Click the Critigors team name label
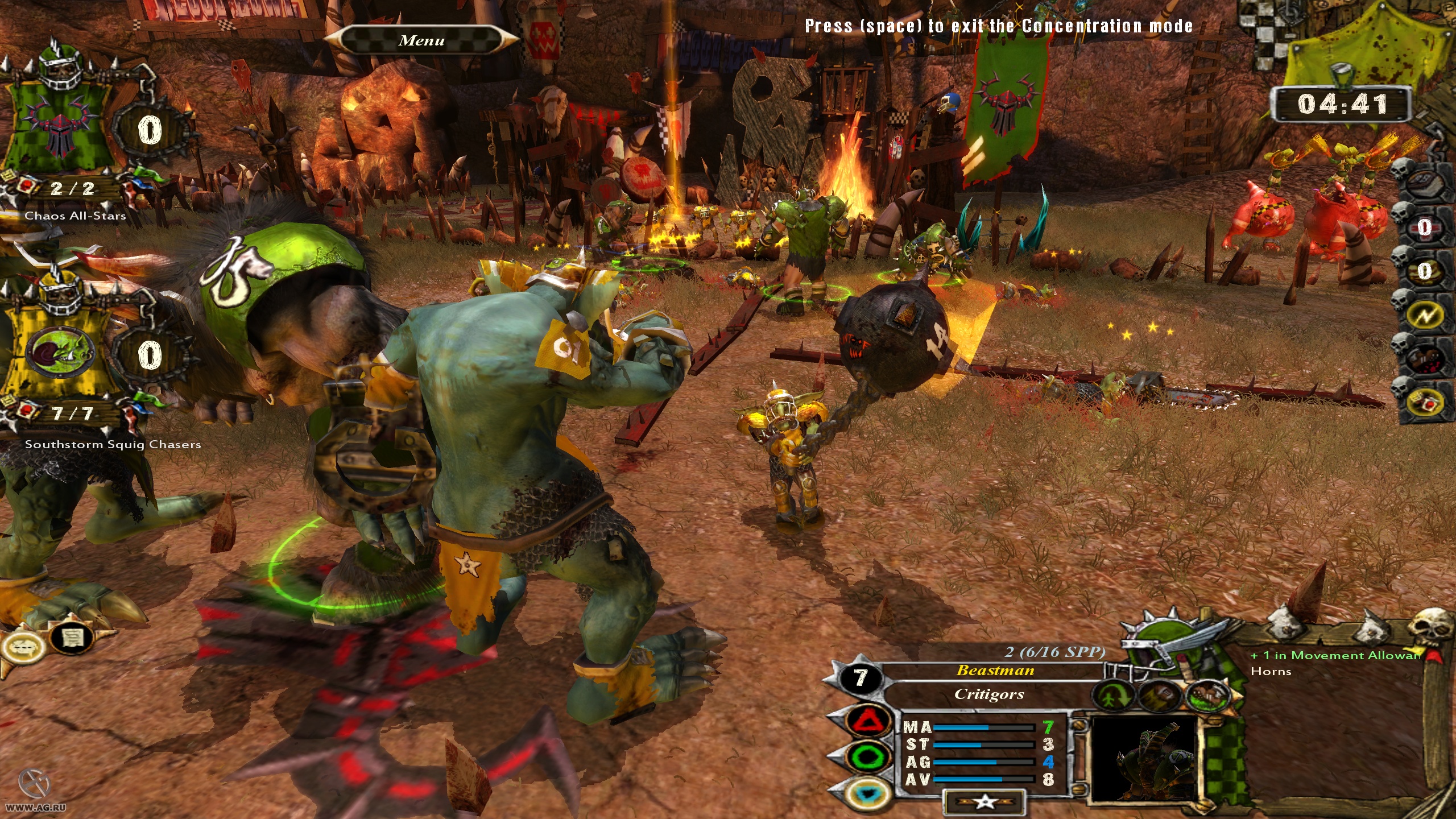 [x=990, y=696]
